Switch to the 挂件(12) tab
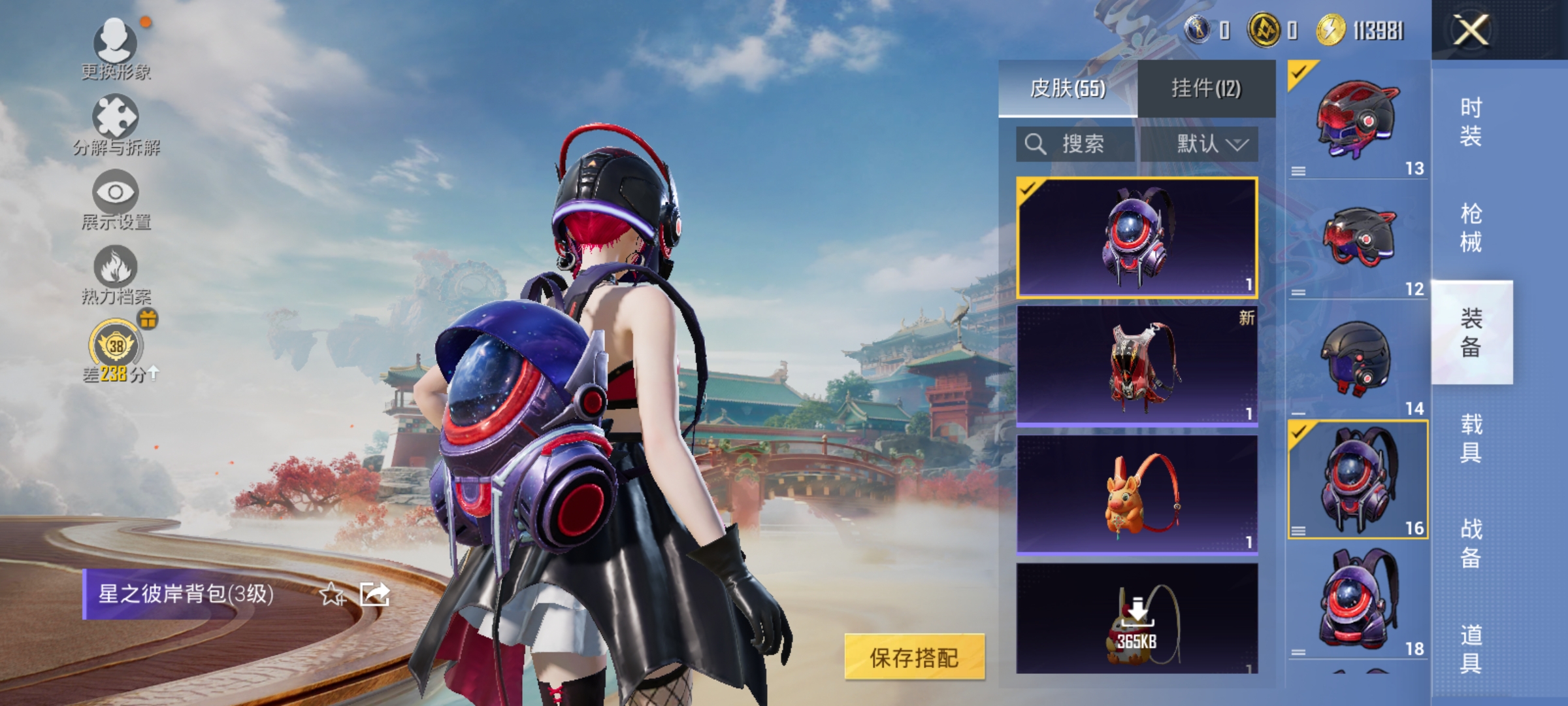Viewport: 1568px width, 706px height. coord(1205,88)
